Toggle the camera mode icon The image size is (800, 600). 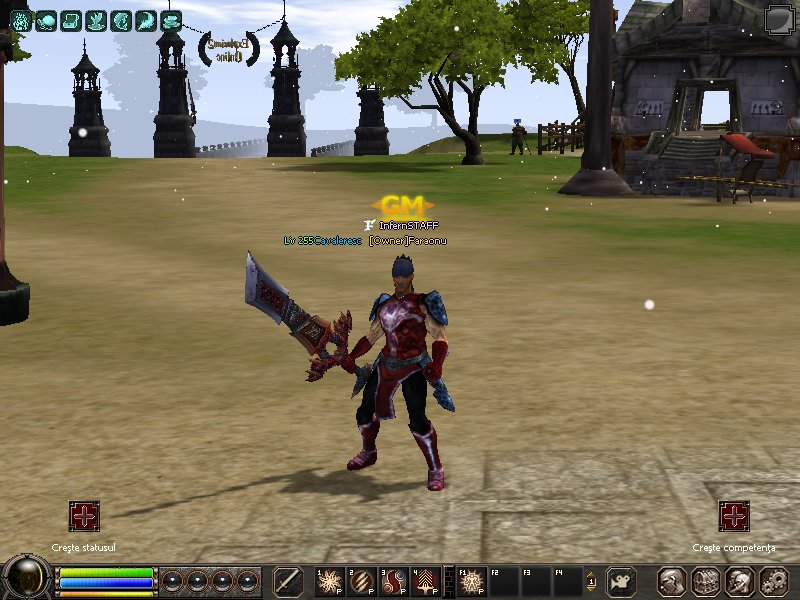(622, 581)
